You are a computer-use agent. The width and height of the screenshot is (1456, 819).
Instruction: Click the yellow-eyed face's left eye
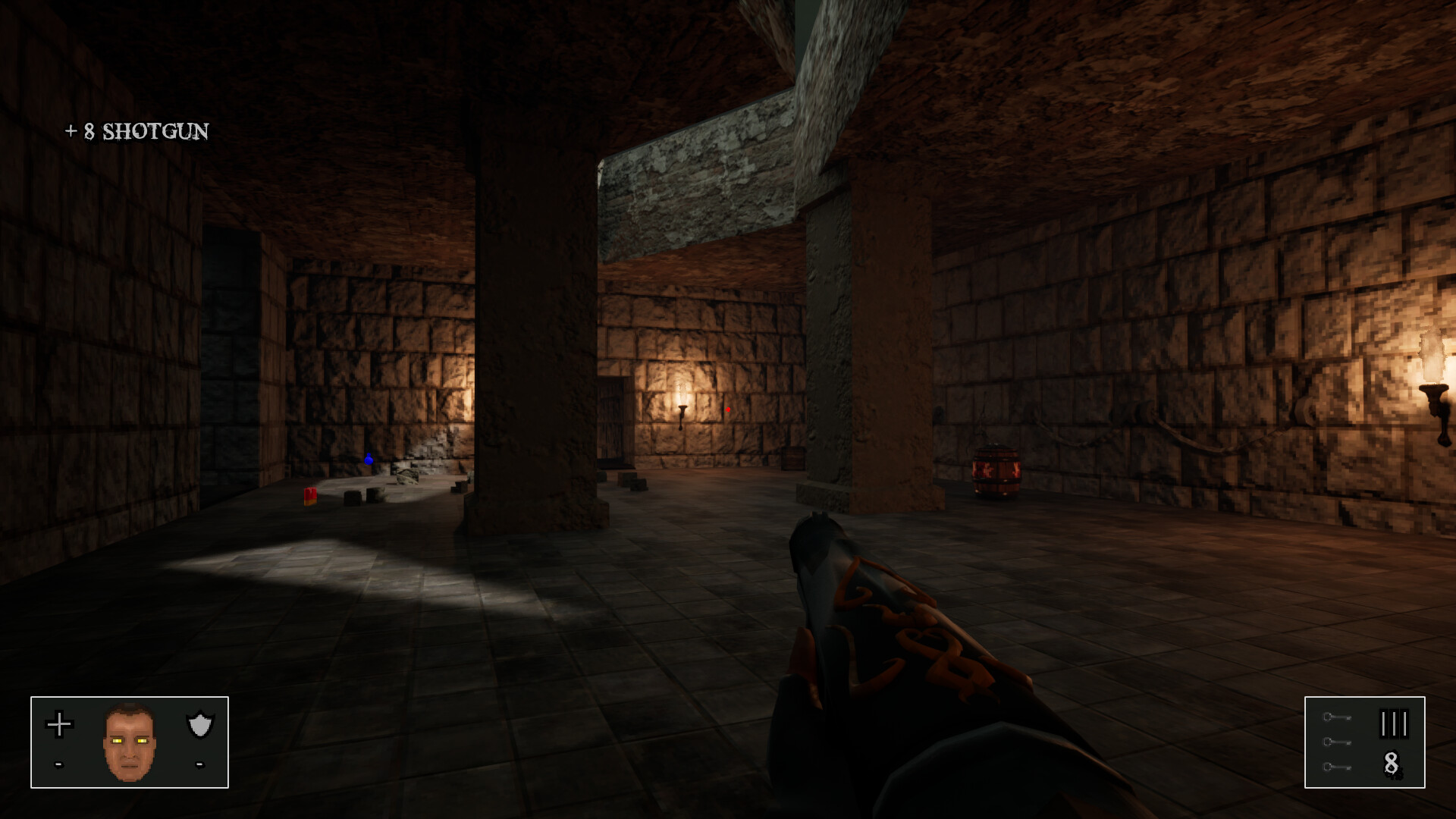[x=116, y=741]
